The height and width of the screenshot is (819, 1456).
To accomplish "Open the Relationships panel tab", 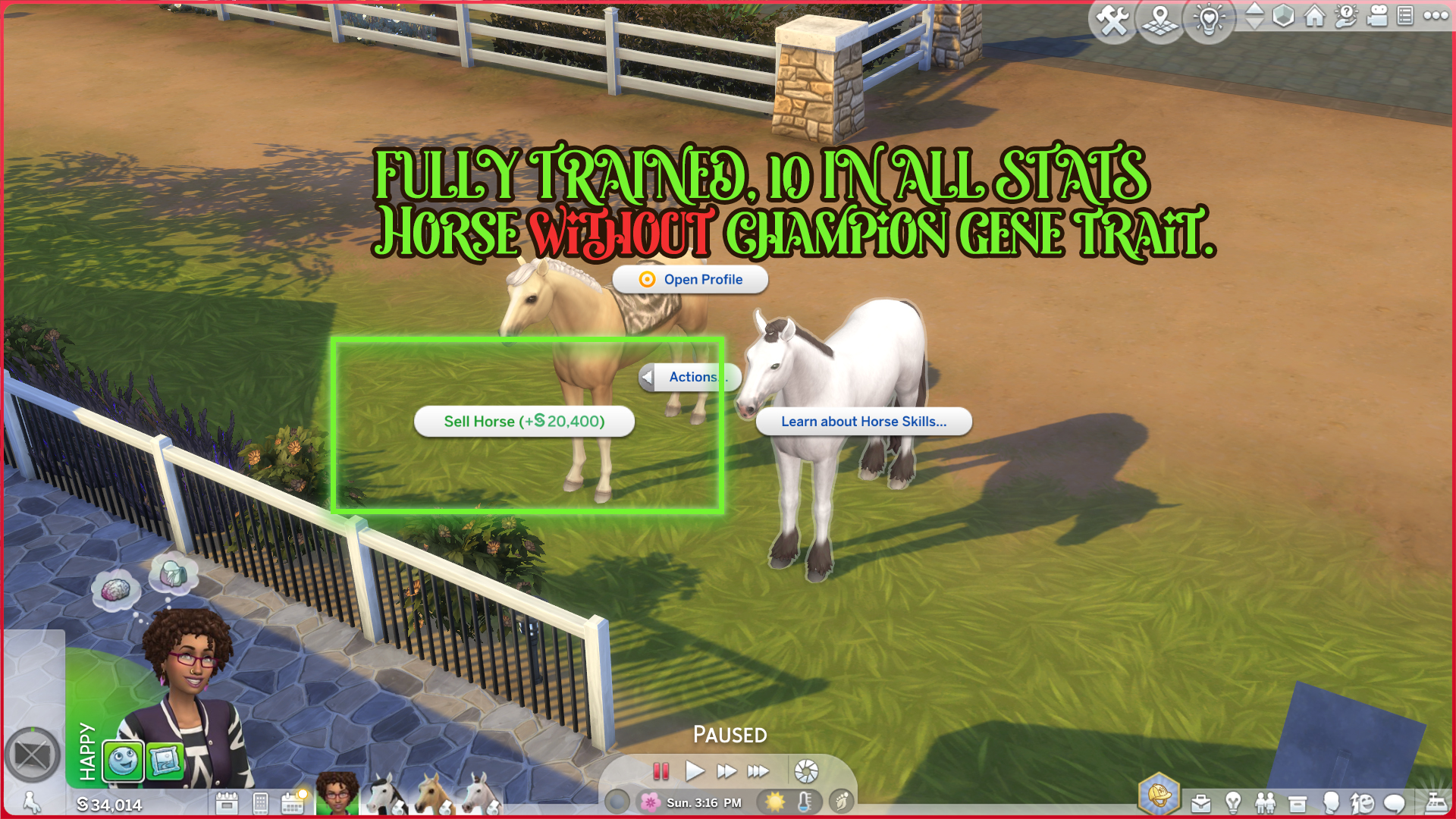I will (x=1265, y=802).
